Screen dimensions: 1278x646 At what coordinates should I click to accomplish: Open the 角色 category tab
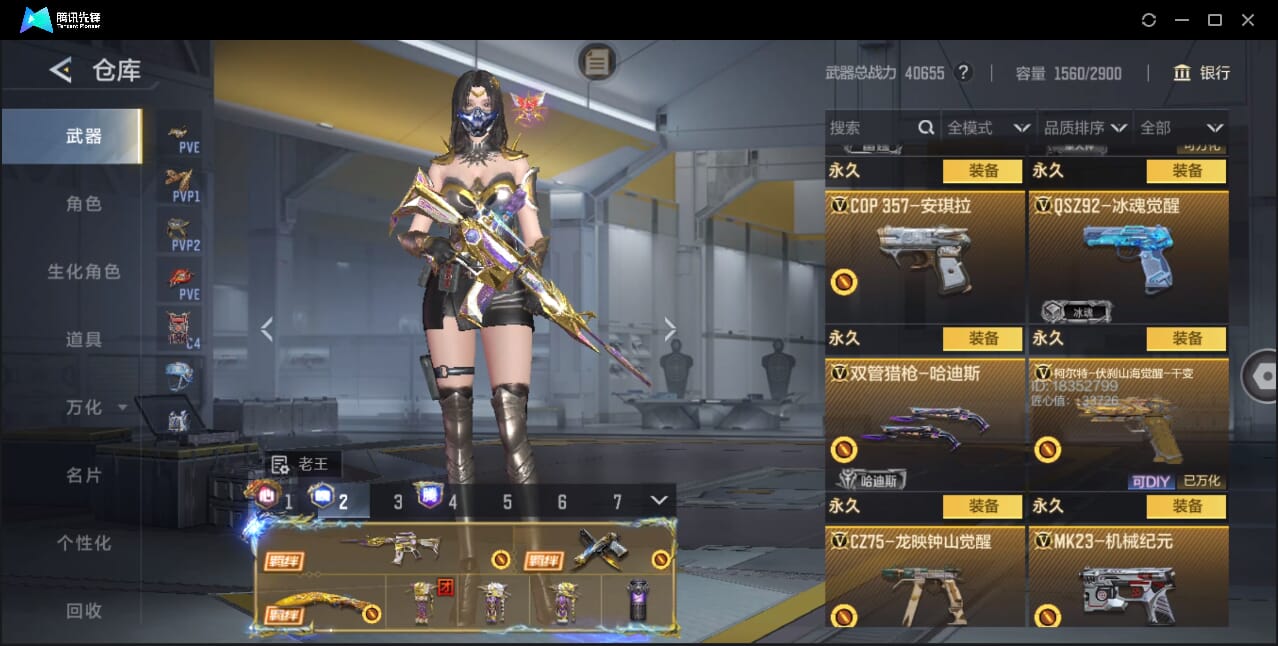click(x=84, y=204)
